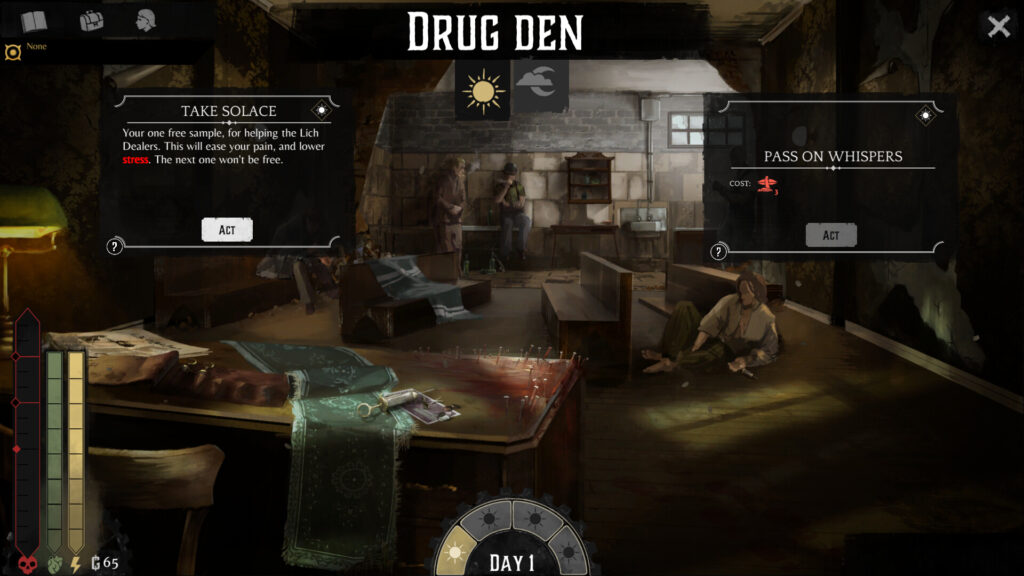Show help for Pass on Whispers action
This screenshot has width=1024, height=576.
tap(719, 252)
